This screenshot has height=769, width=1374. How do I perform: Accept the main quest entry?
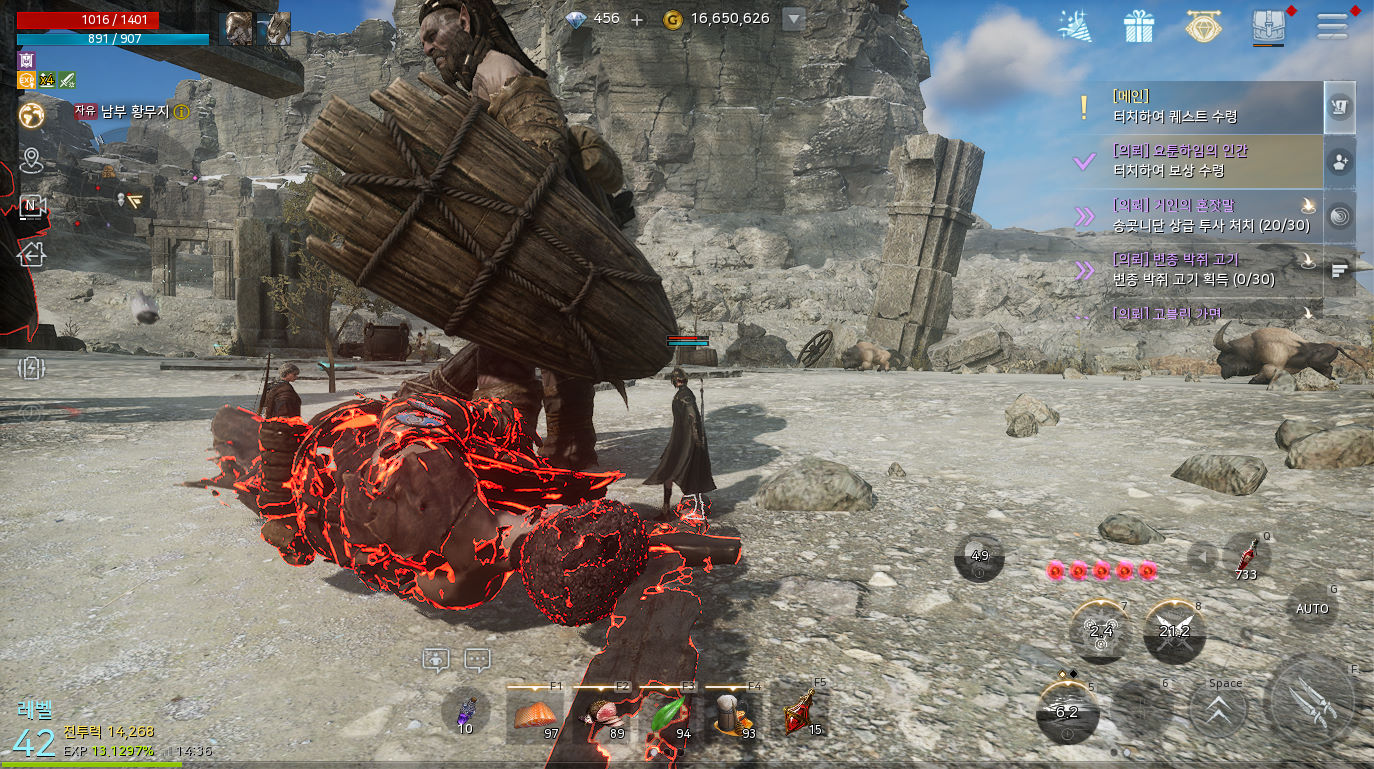pos(1200,108)
